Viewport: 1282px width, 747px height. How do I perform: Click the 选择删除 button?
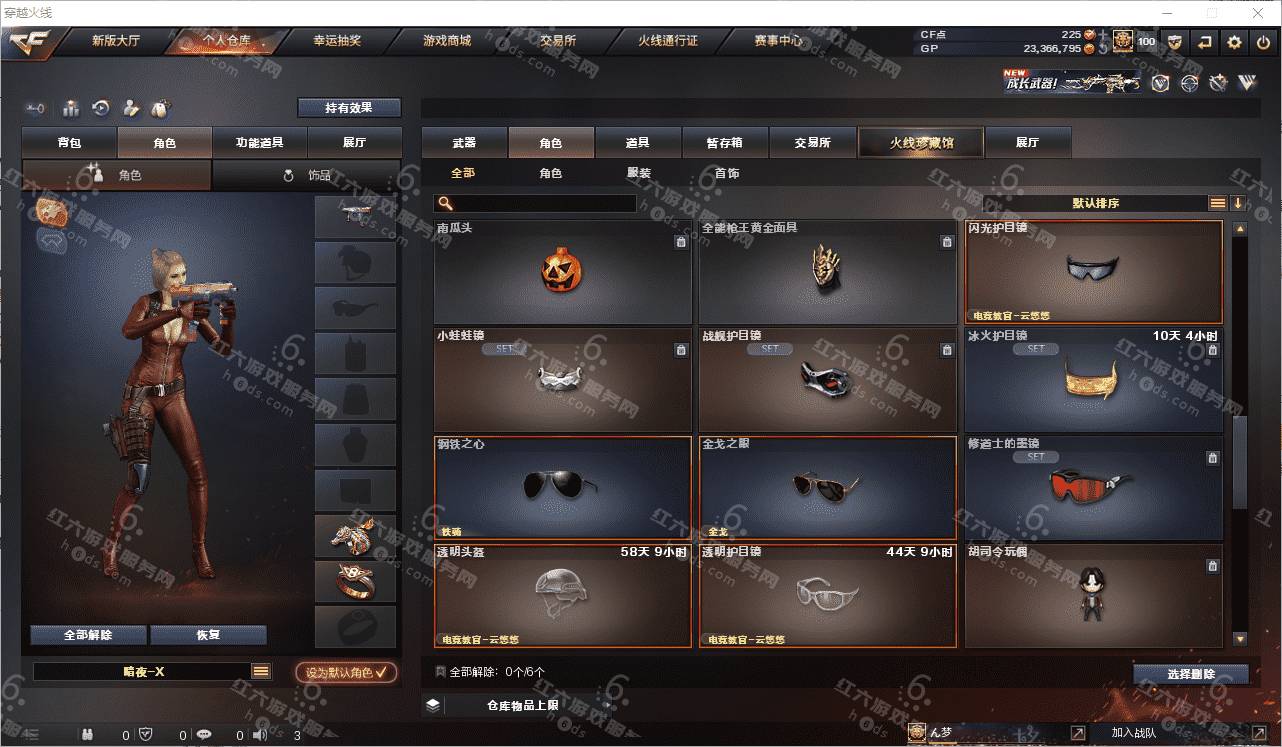point(1190,674)
